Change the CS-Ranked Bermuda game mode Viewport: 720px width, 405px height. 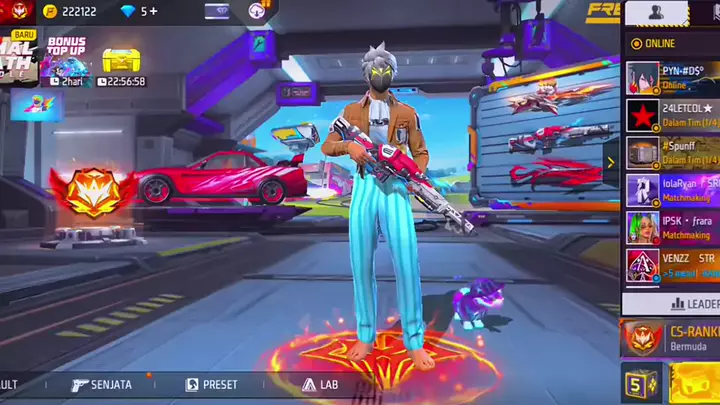click(670, 338)
